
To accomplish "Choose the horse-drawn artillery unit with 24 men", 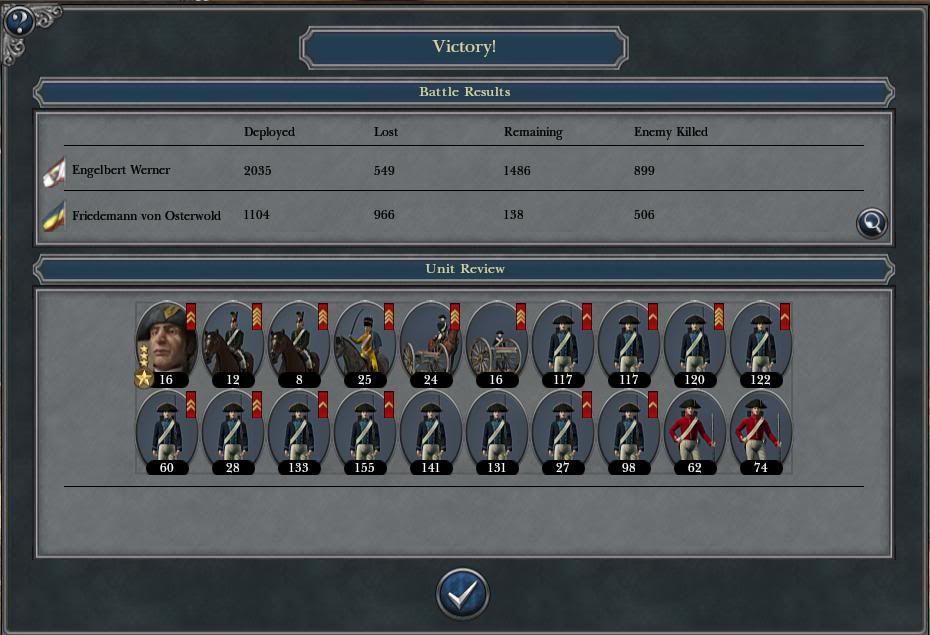I will (429, 342).
